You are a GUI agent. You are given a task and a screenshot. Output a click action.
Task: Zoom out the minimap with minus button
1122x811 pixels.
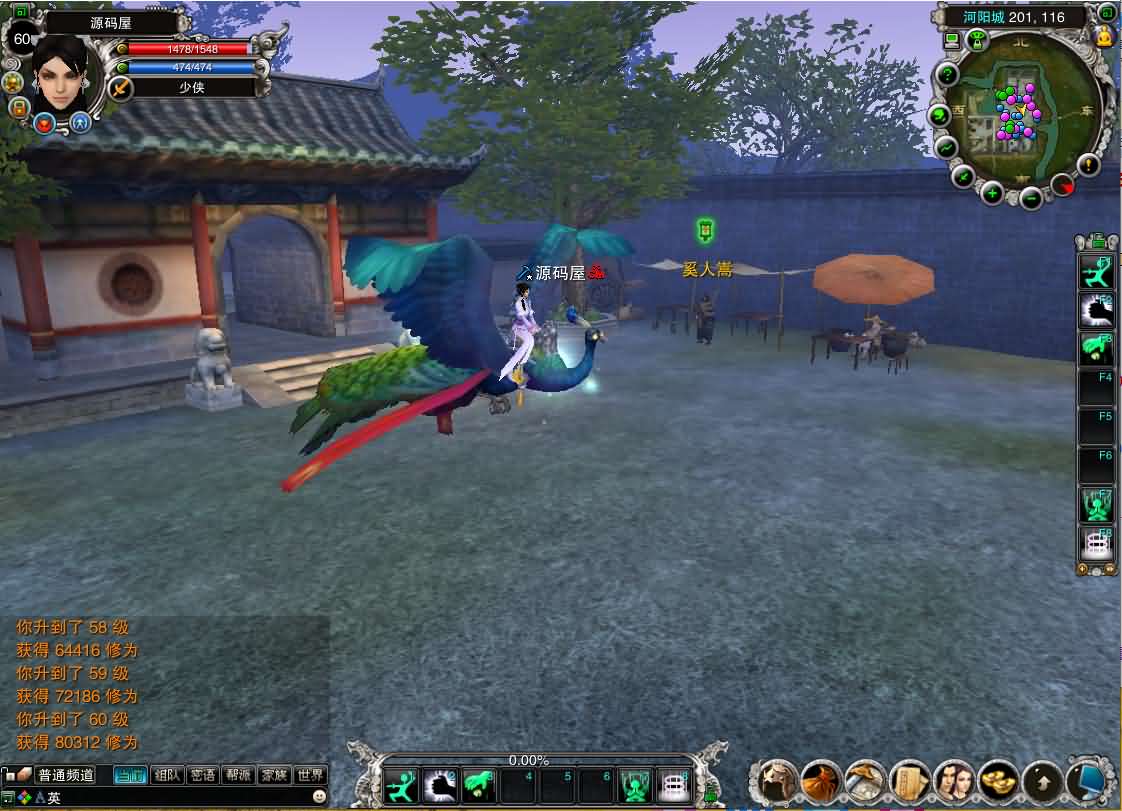1030,197
